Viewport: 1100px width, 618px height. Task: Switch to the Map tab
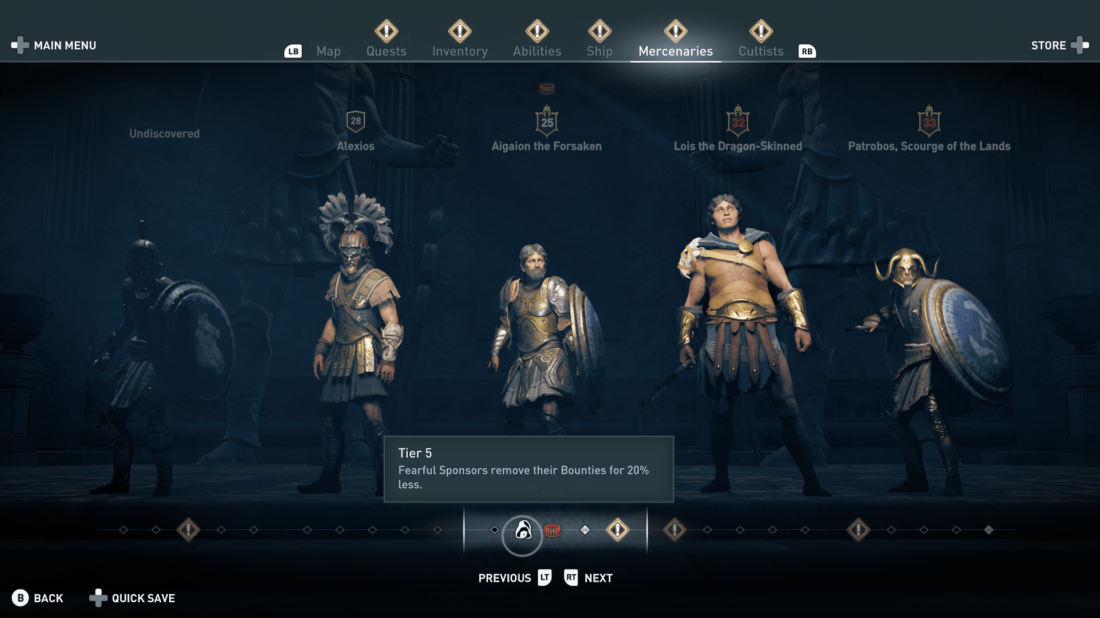click(328, 51)
